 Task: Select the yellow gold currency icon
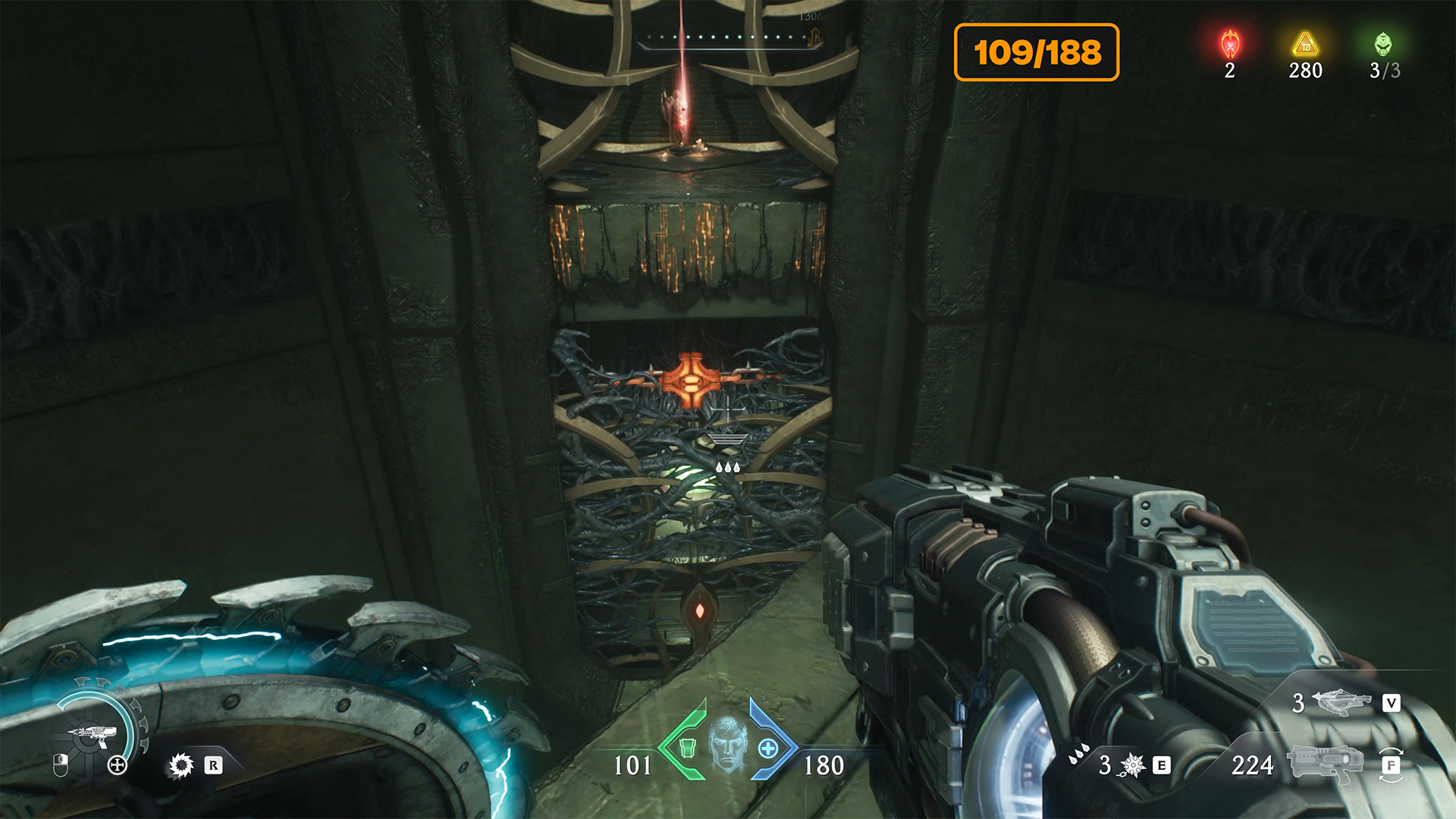(x=1305, y=44)
